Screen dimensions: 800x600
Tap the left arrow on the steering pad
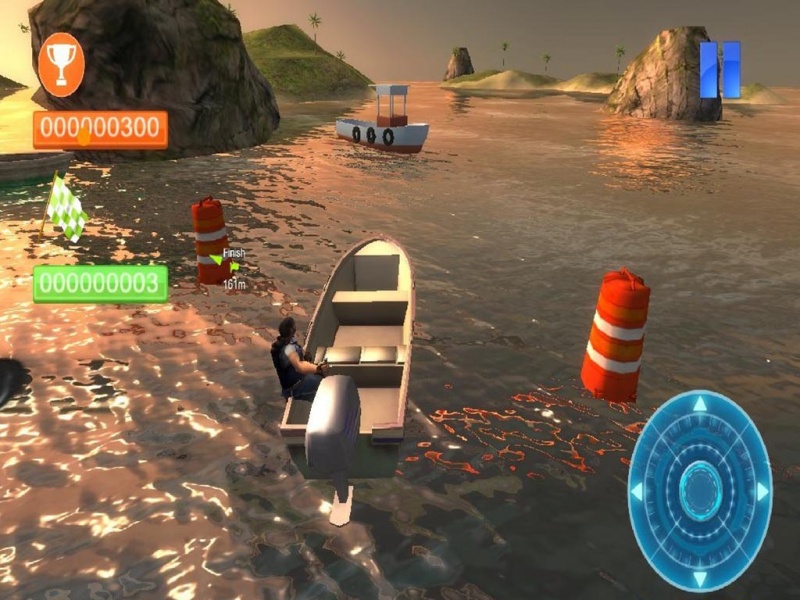click(x=637, y=491)
